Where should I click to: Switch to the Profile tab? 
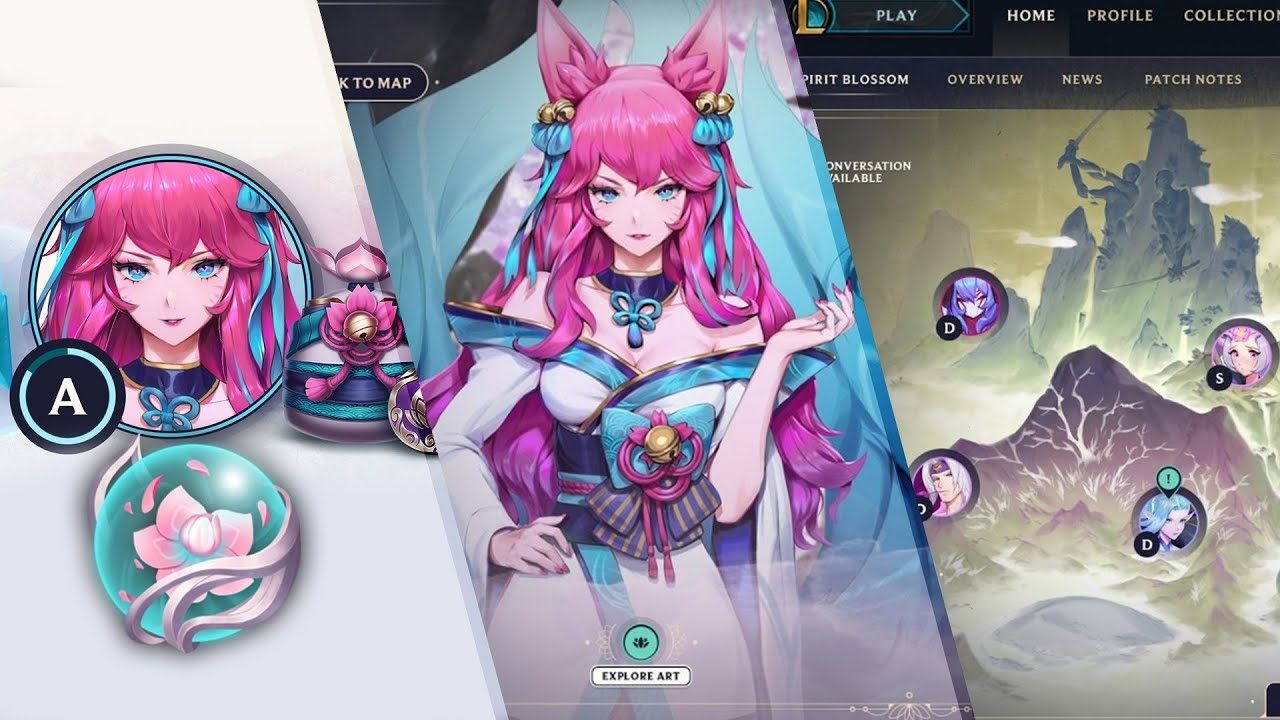(x=1120, y=16)
